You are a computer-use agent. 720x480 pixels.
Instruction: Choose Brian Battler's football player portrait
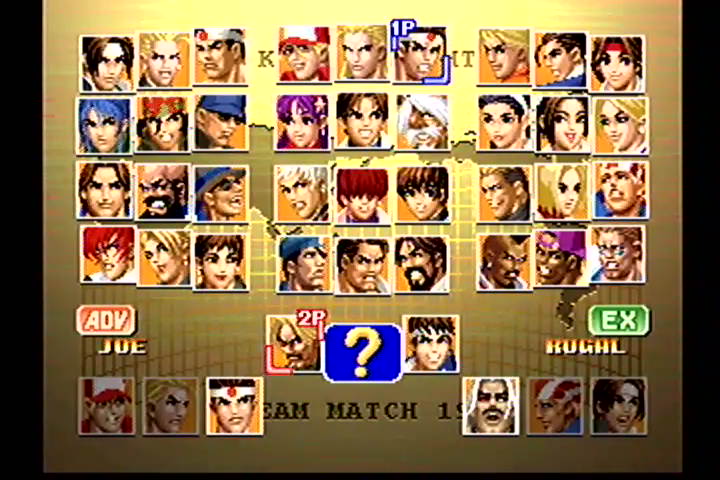coord(620,256)
